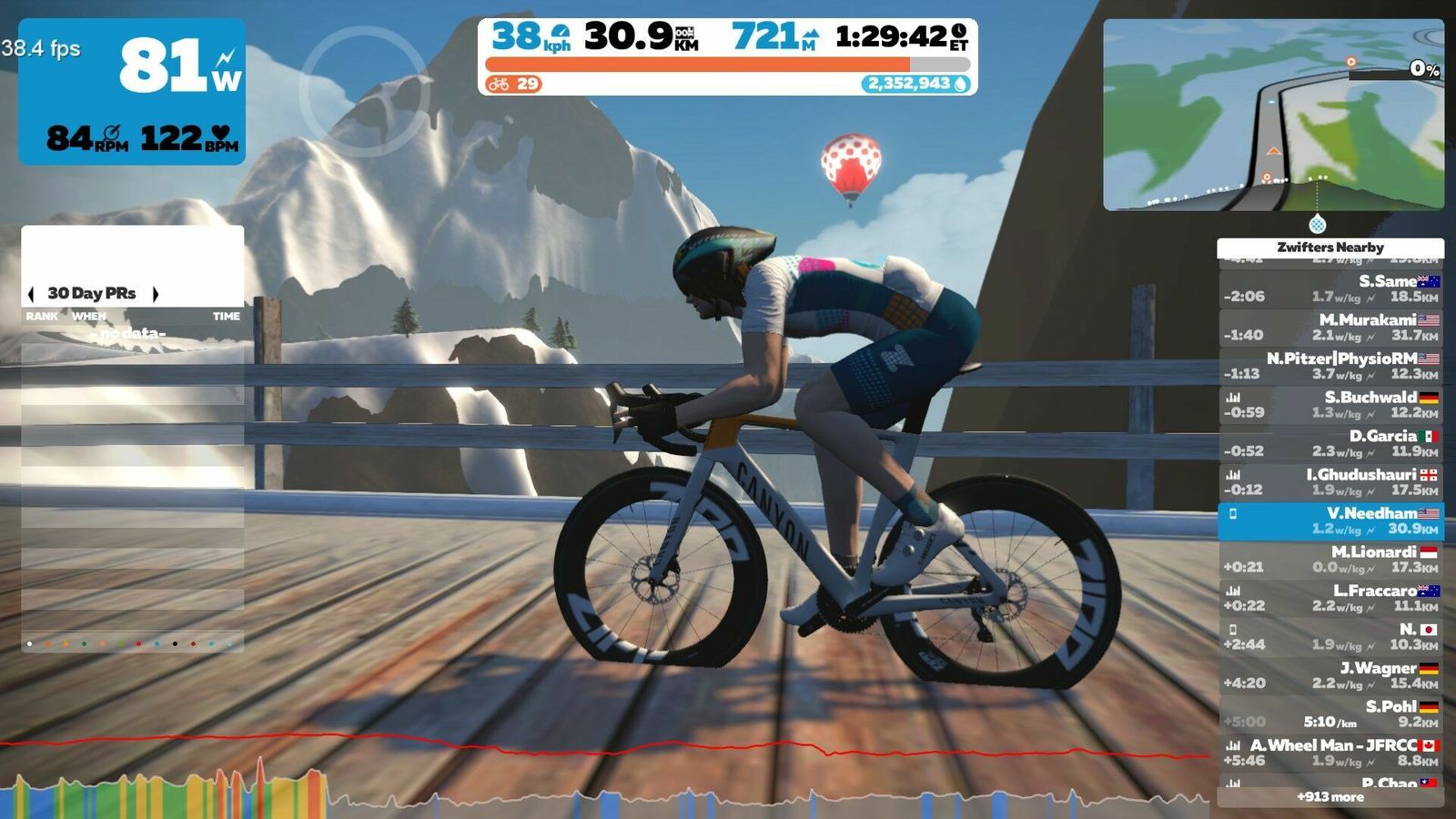Open the power and heart rate panel
This screenshot has height=819, width=1456.
(x=132, y=92)
